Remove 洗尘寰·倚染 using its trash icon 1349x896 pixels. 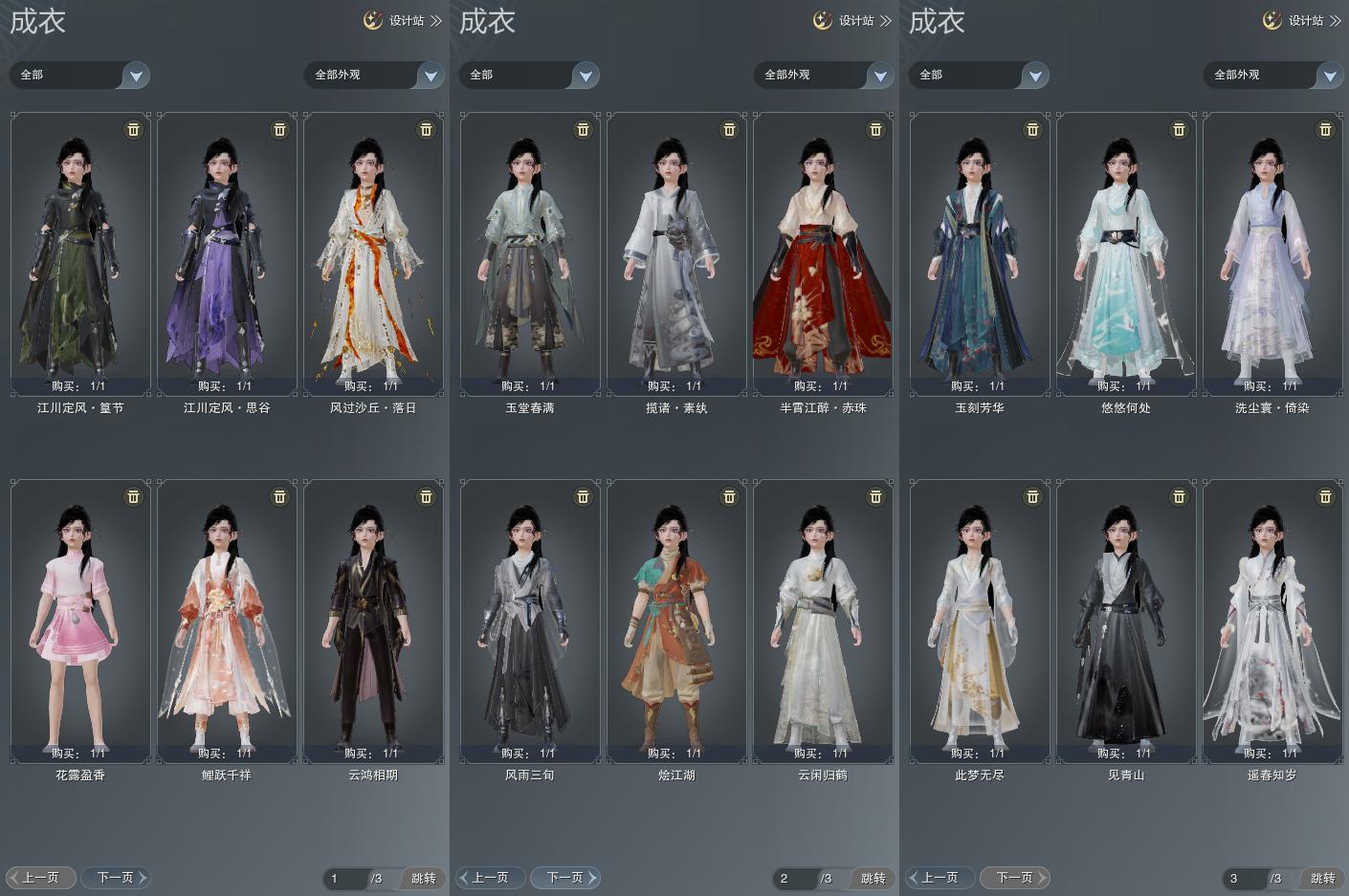(x=1325, y=130)
